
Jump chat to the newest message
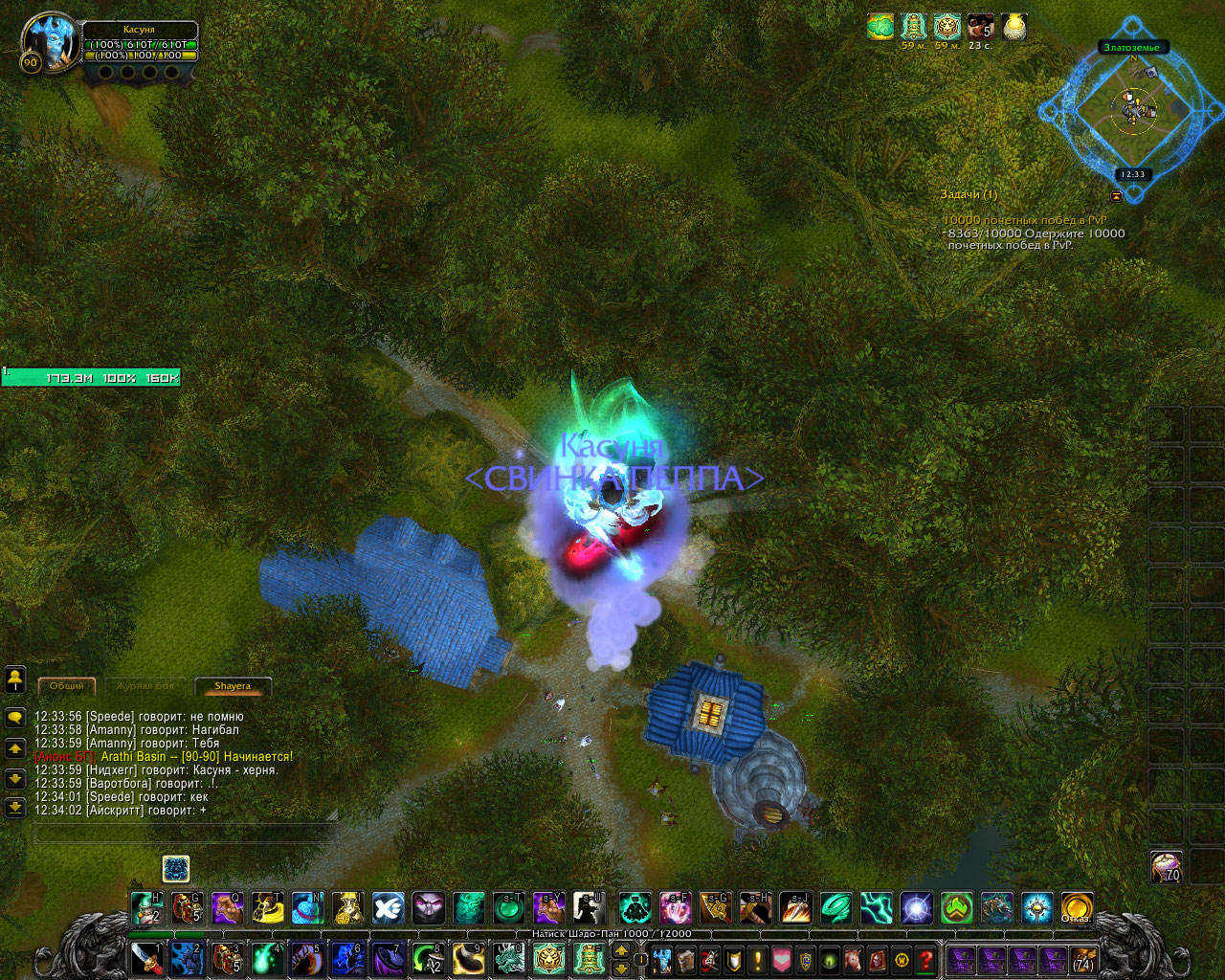pos(15,809)
